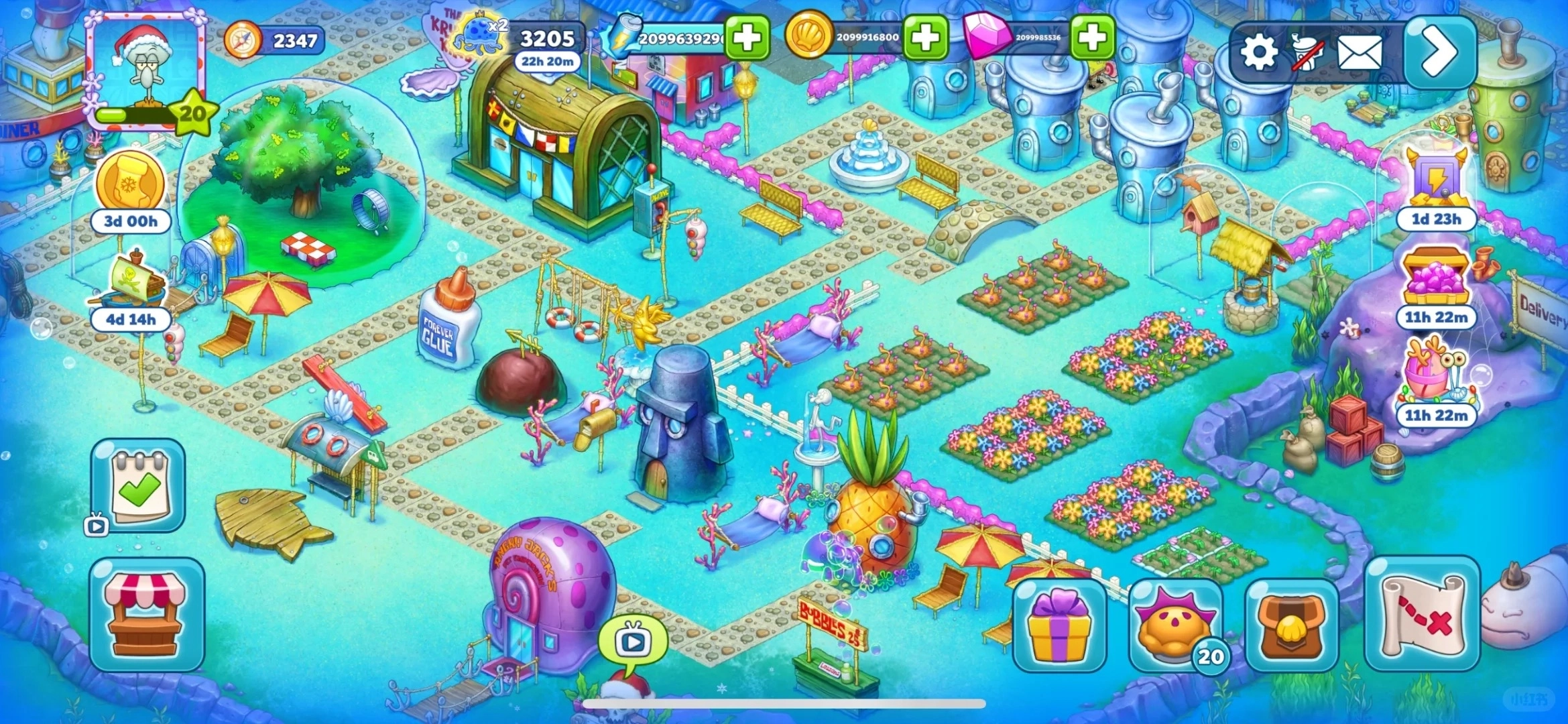This screenshot has width=1568, height=724.
Task: Open the market stall shop
Action: click(147, 614)
